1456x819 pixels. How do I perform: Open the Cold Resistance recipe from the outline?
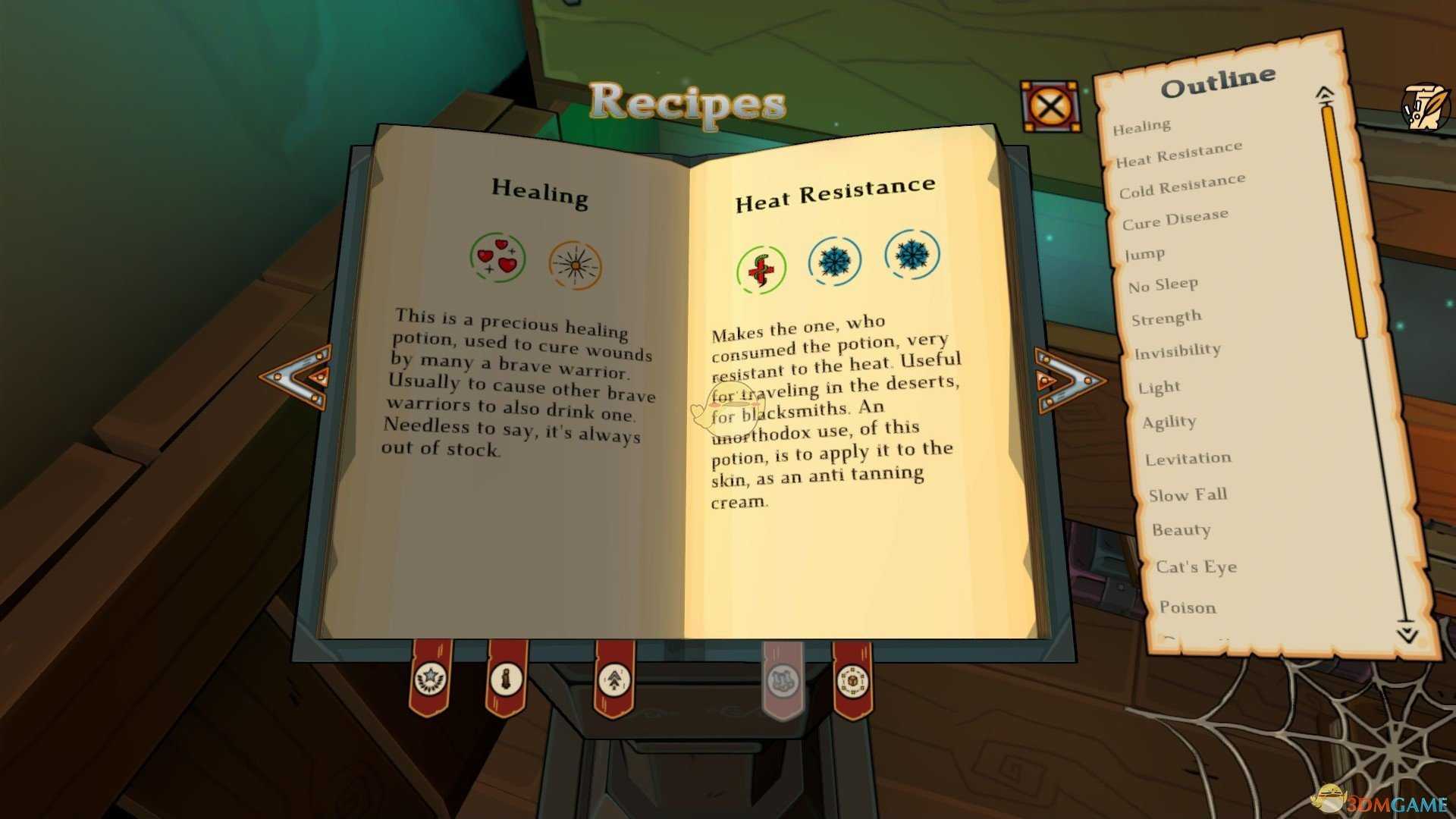pyautogui.click(x=1181, y=186)
